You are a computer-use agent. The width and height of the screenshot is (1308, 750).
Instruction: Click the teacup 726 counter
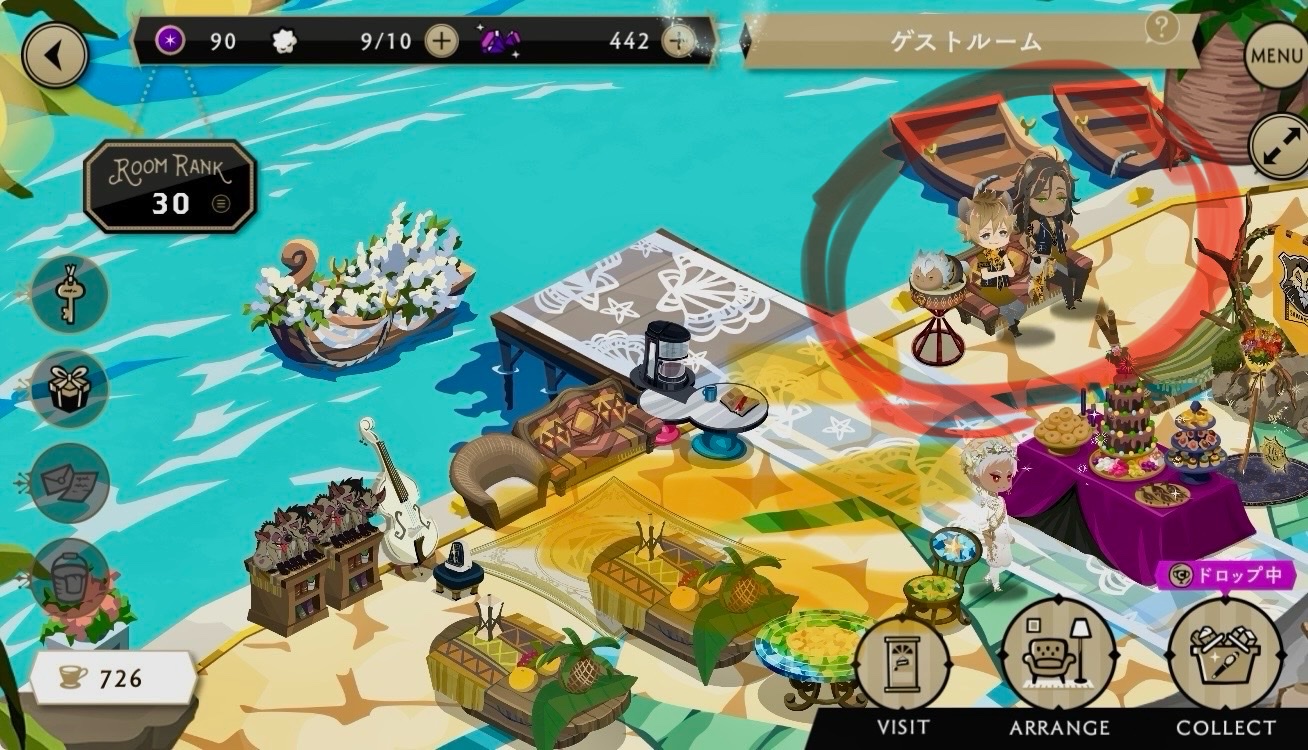tap(112, 679)
